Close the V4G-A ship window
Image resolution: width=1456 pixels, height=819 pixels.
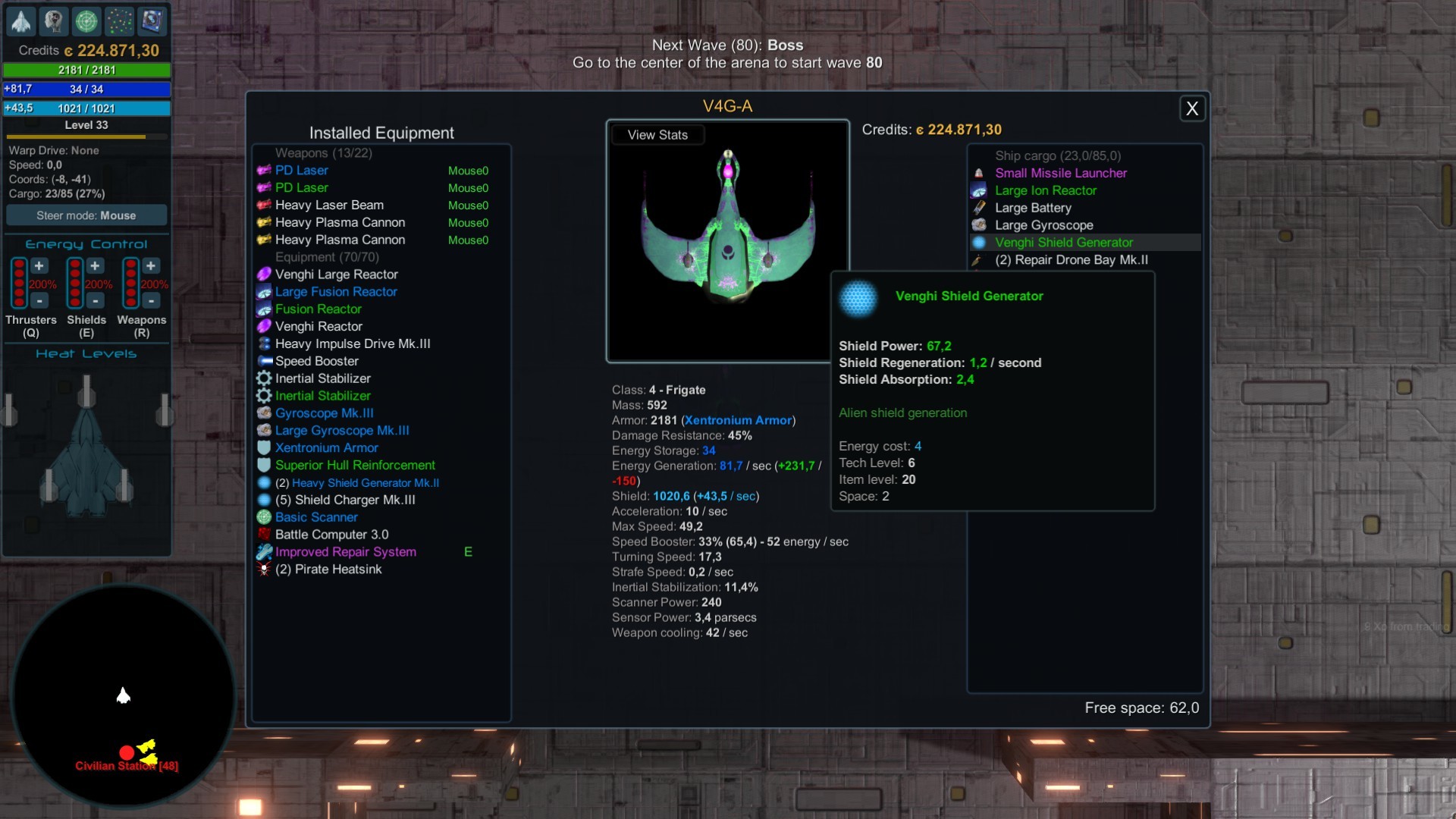1191,109
